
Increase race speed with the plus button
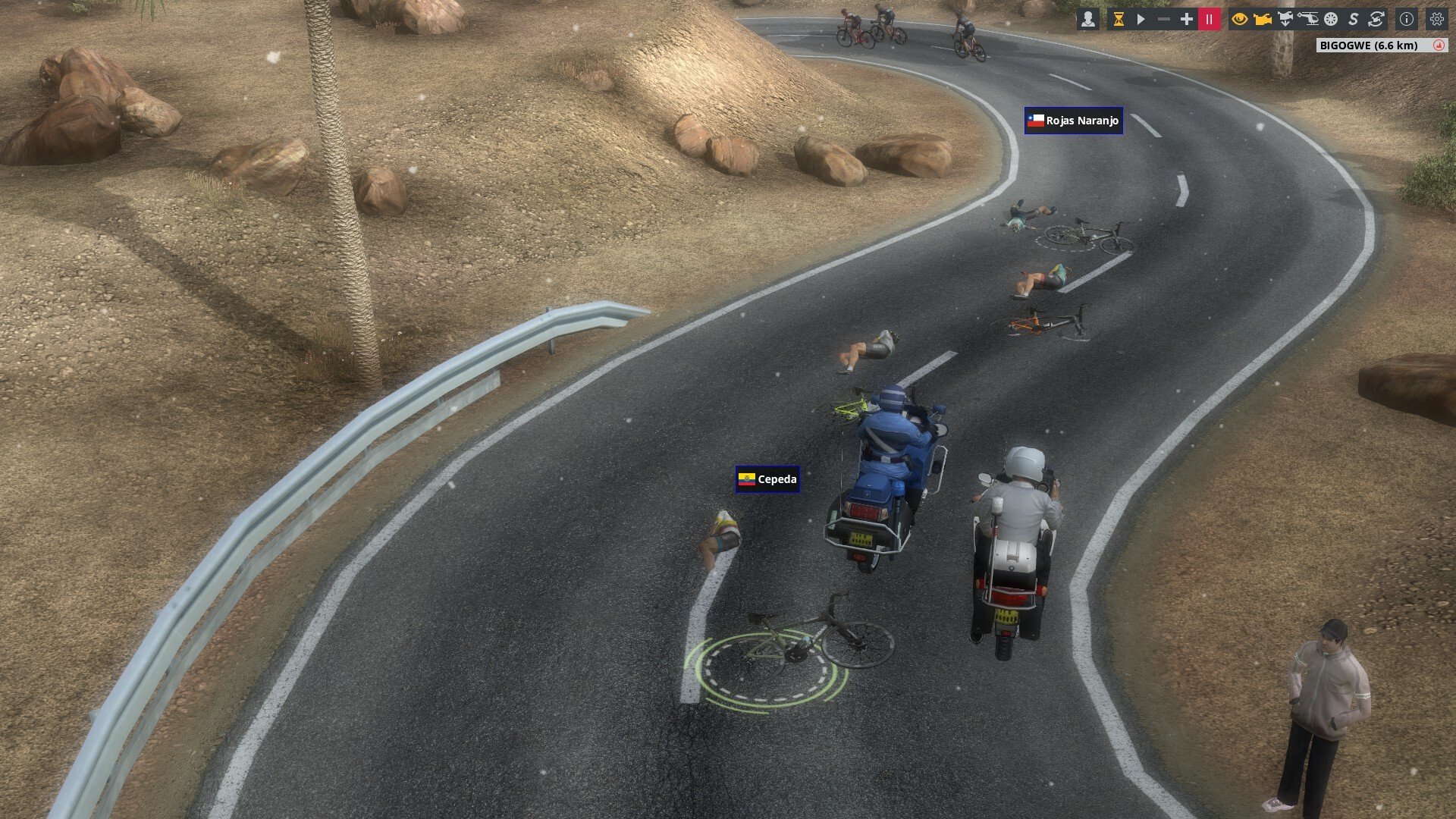point(1187,20)
